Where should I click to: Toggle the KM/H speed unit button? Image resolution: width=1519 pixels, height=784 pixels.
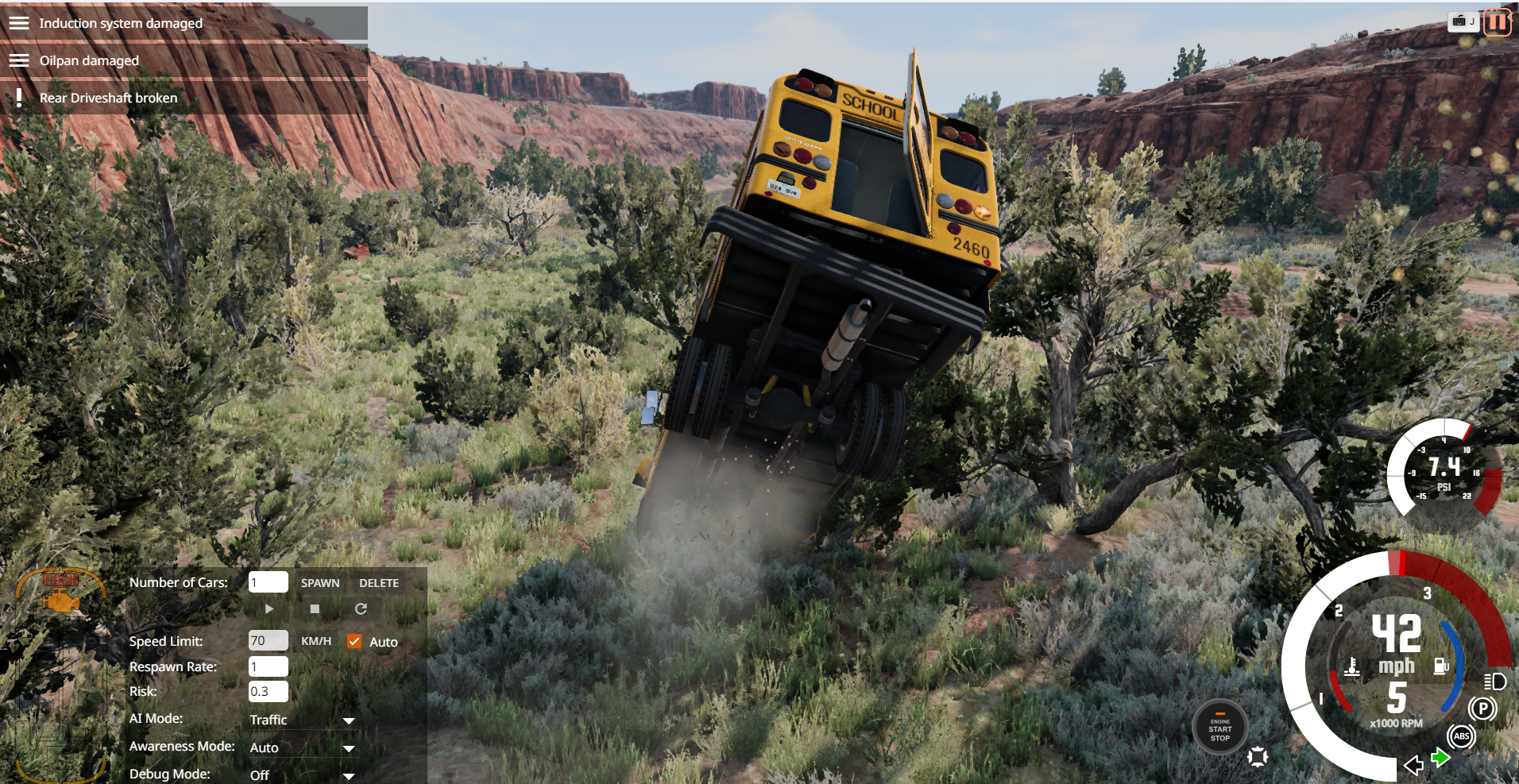(316, 641)
